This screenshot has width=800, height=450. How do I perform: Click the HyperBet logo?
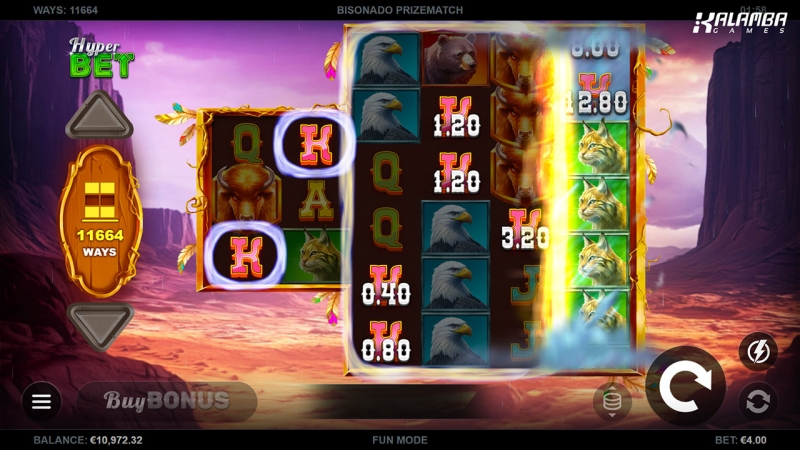pos(100,58)
